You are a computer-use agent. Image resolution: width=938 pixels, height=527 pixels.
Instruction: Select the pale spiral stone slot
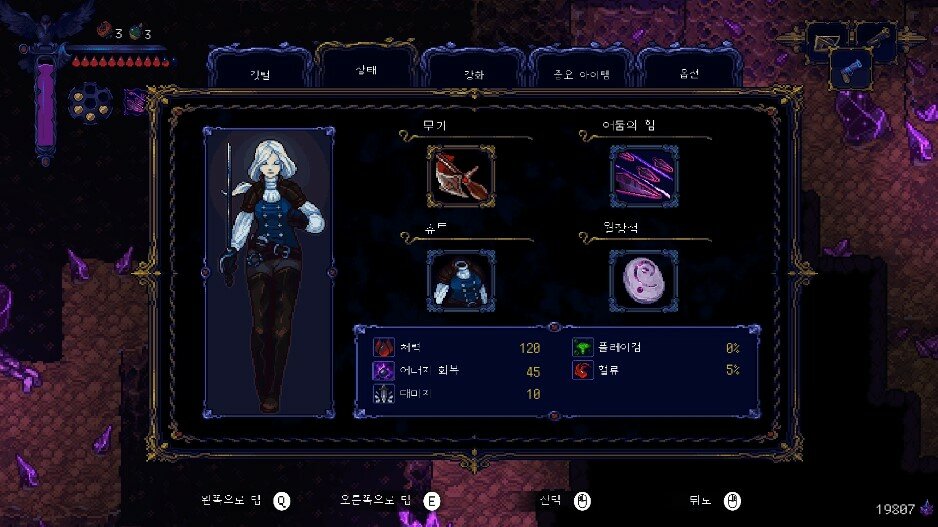(x=643, y=280)
